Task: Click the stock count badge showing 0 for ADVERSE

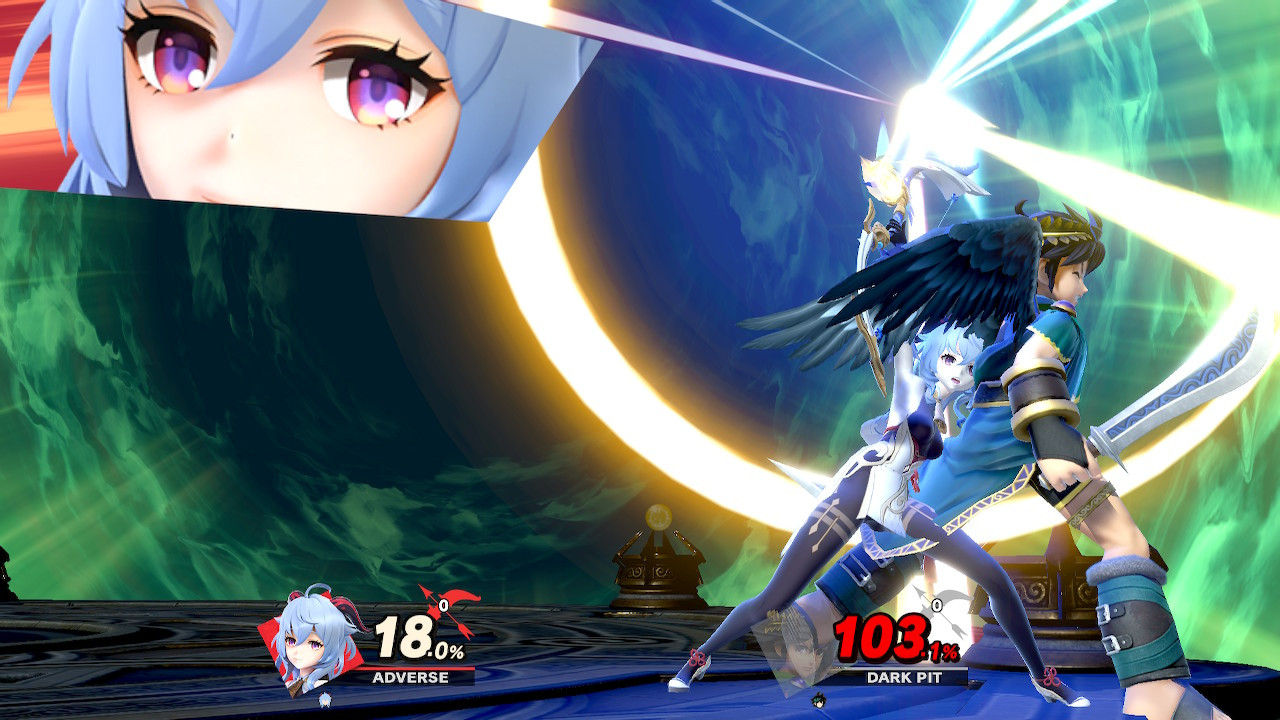Action: 443,605
